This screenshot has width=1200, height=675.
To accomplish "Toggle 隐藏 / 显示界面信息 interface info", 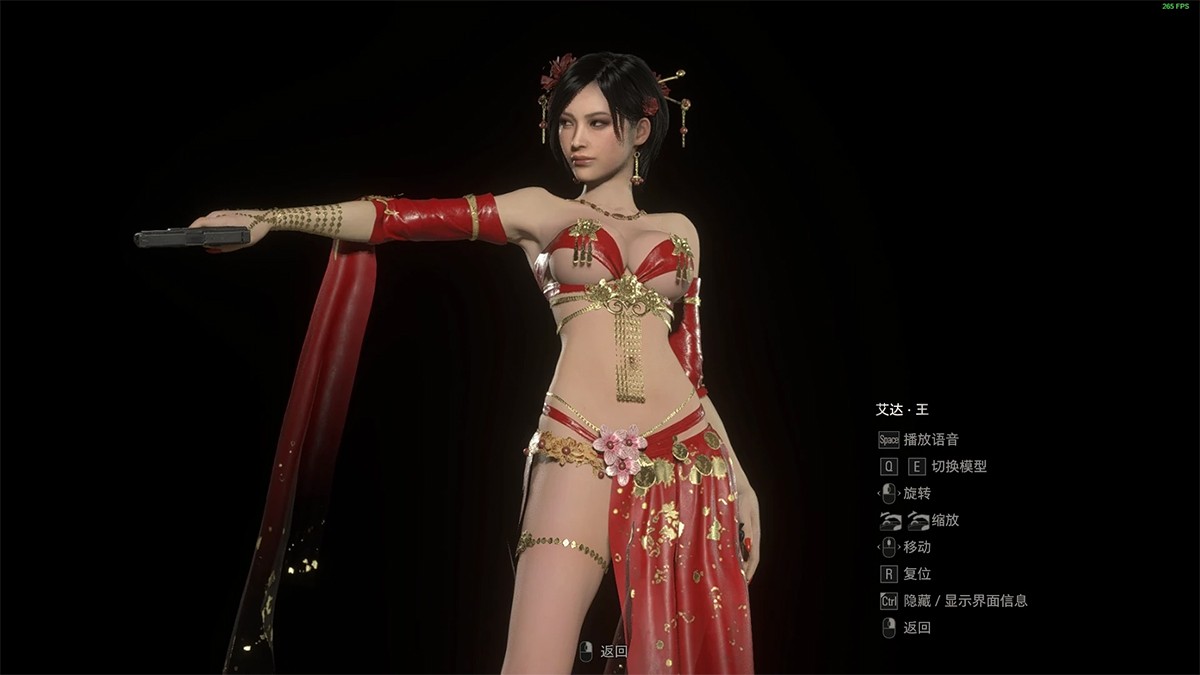I will click(964, 601).
